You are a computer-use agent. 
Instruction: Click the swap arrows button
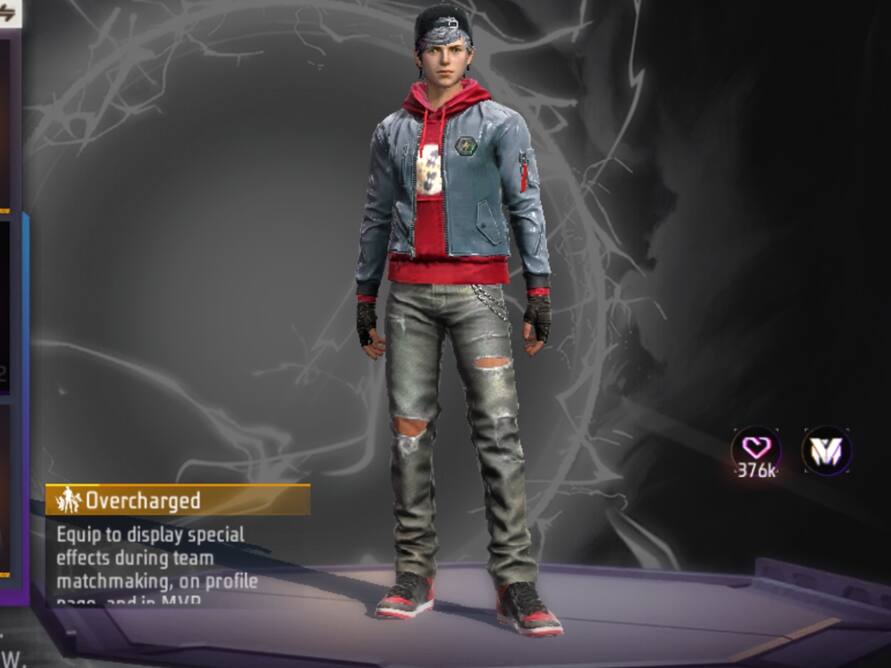point(8,14)
